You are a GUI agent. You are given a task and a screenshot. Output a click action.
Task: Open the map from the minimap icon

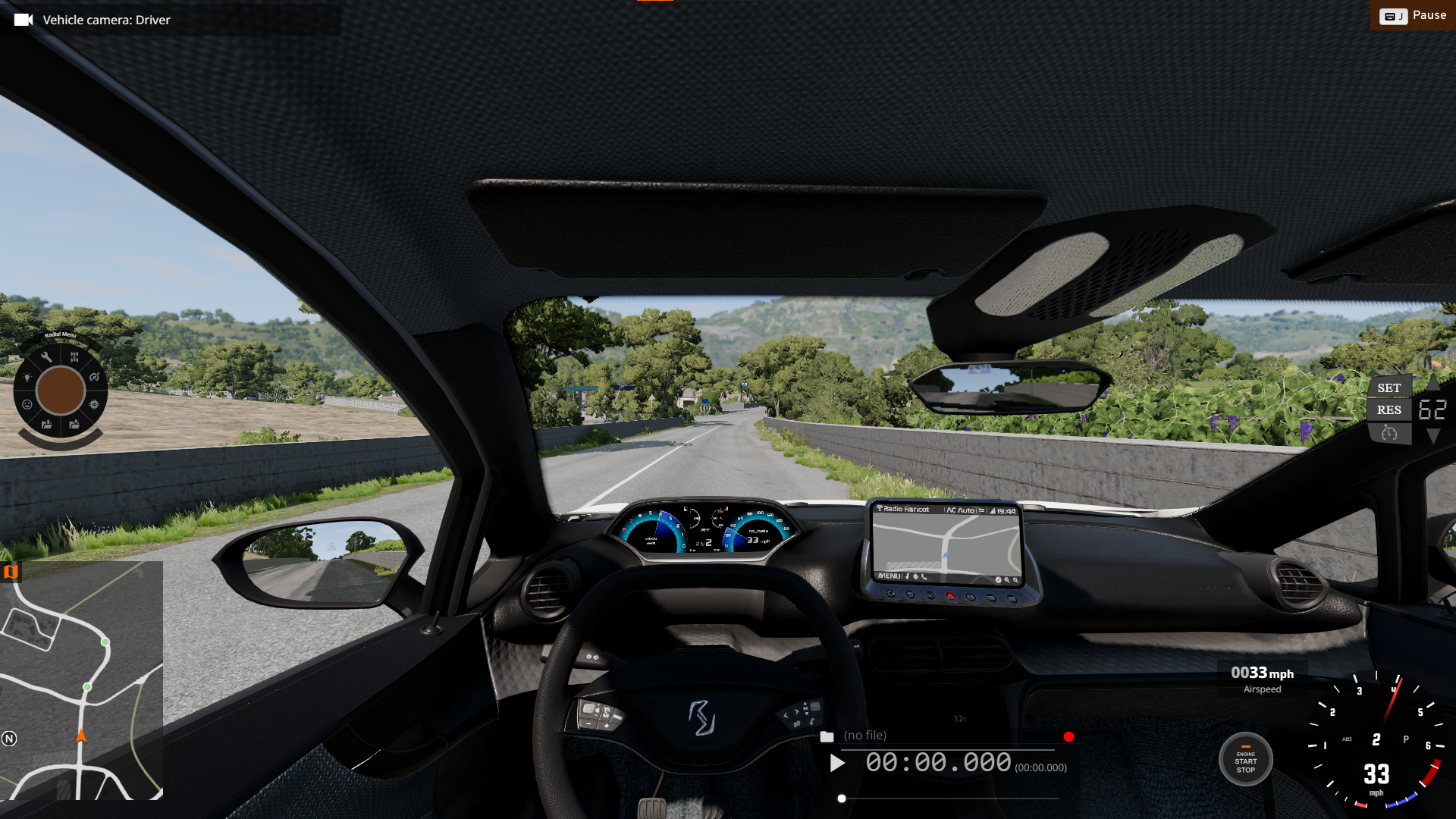click(x=11, y=572)
